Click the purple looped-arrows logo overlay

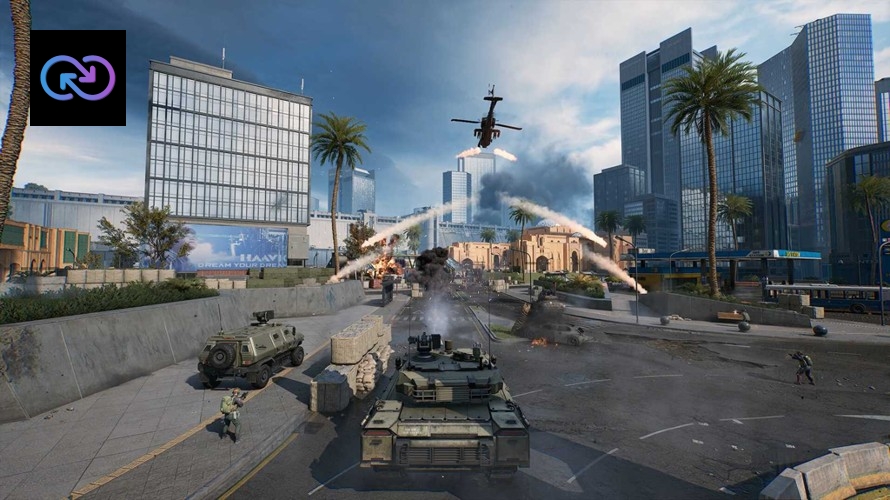(78, 78)
